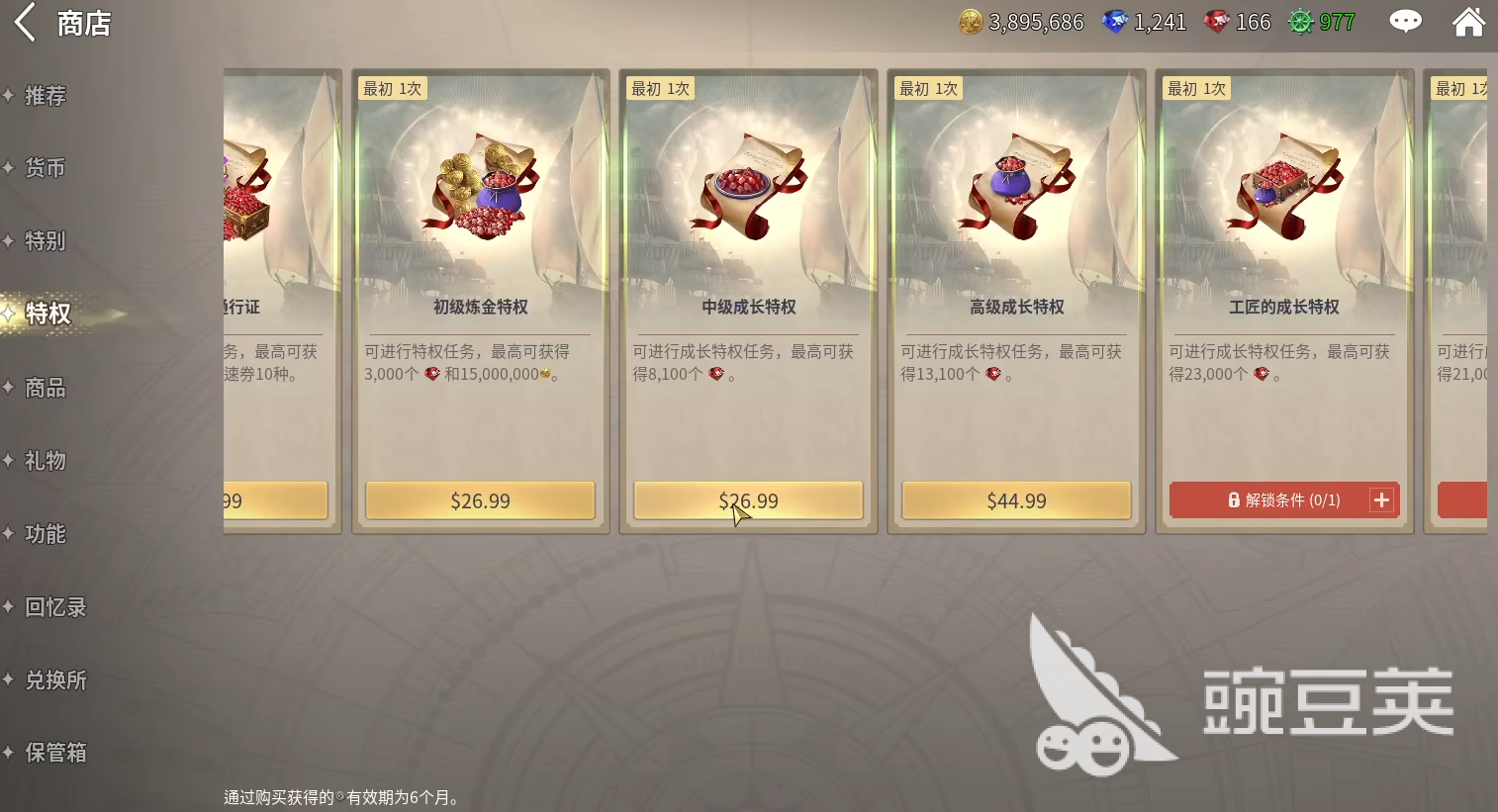Click the back arrow next to 商店
1498x812 pixels.
(24, 22)
